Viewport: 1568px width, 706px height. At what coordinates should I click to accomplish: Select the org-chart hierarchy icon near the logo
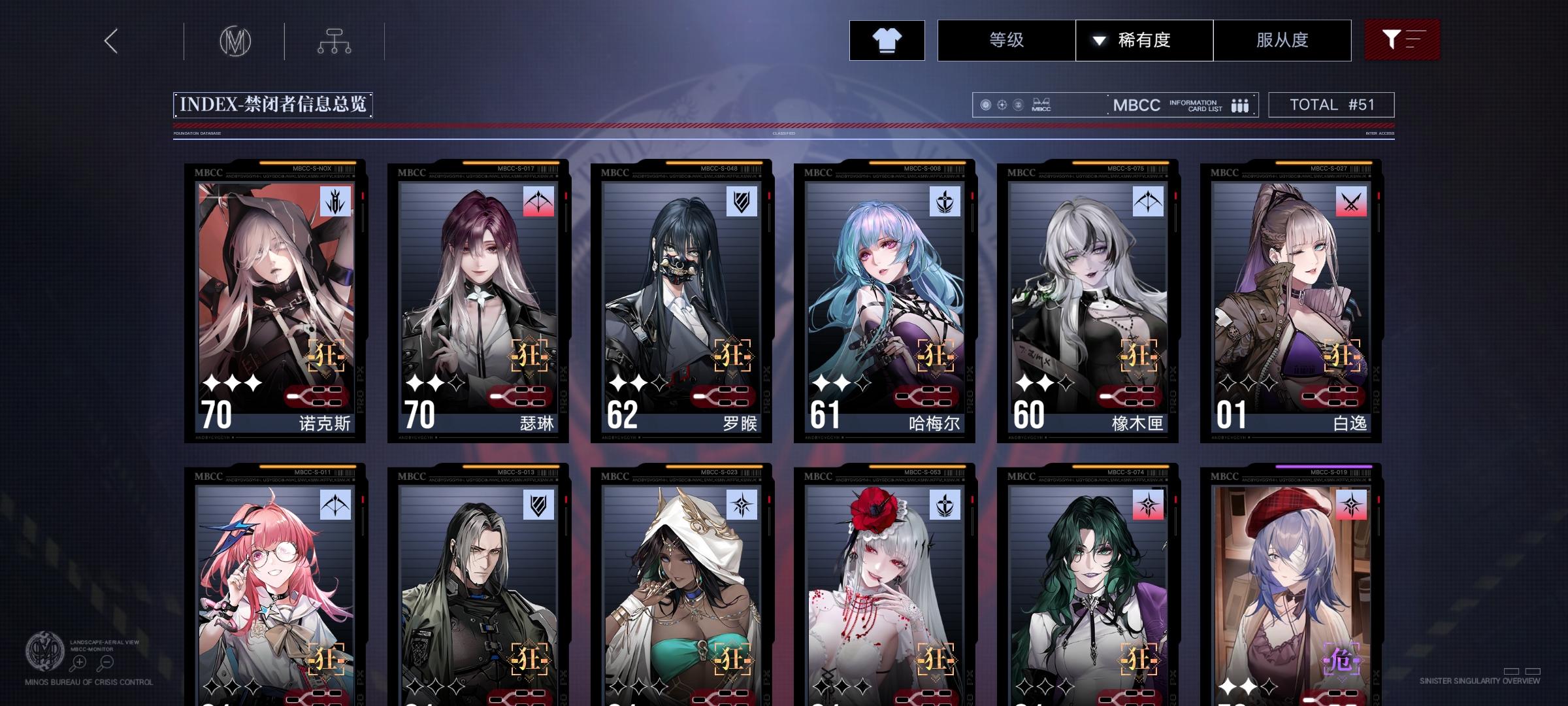point(335,39)
